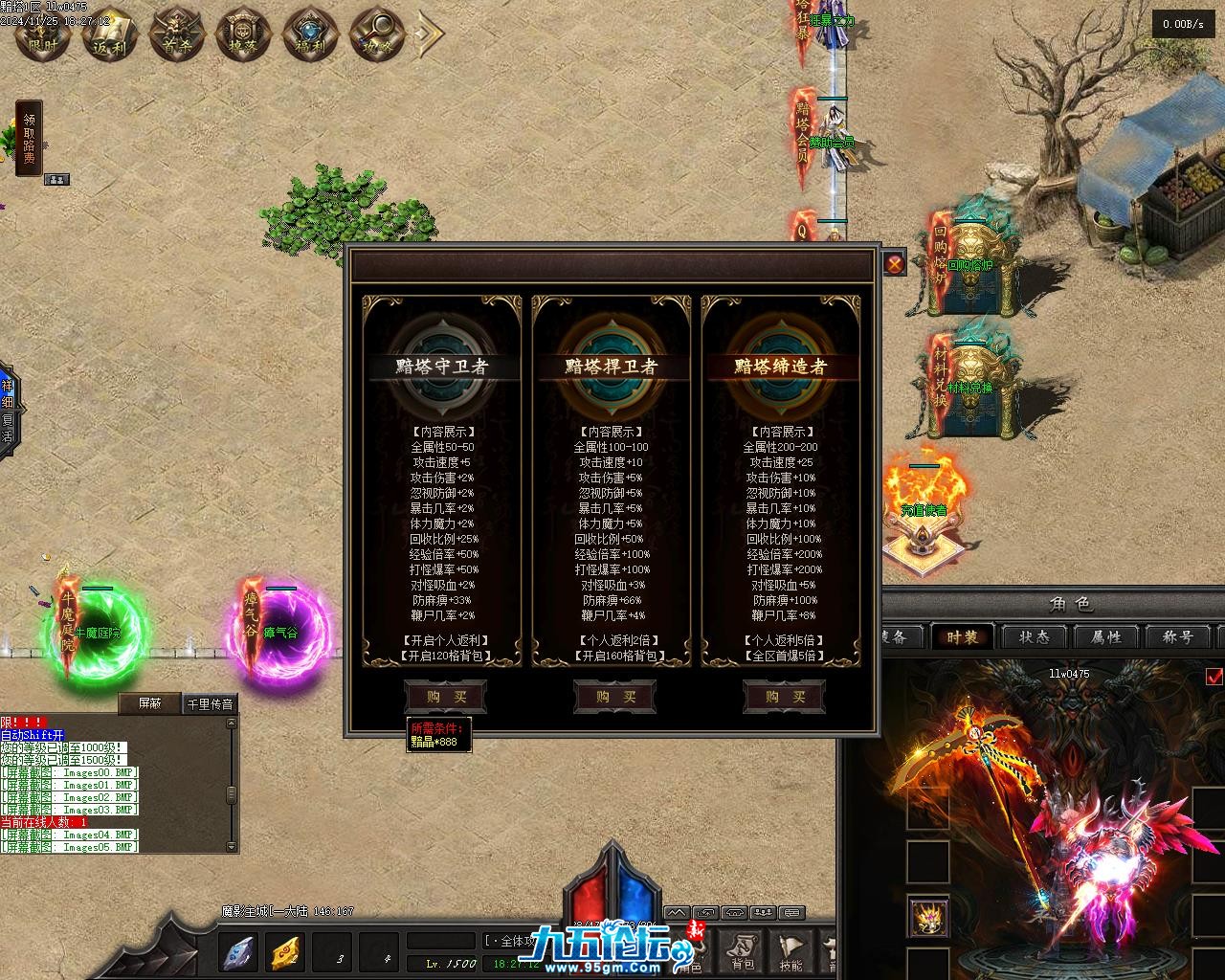Collapse the top icon row with the gold arrow
1225x980 pixels.
tap(430, 33)
